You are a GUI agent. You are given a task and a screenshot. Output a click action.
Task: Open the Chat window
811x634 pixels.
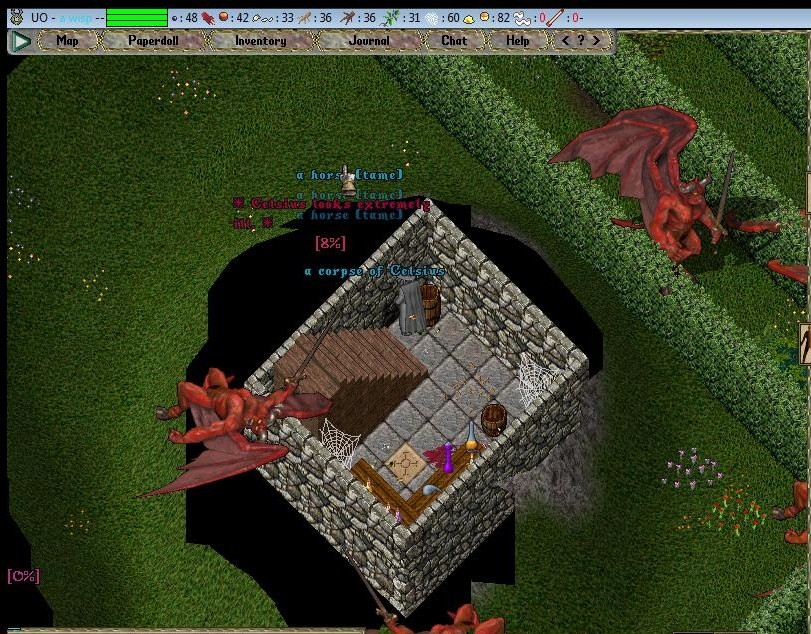454,41
